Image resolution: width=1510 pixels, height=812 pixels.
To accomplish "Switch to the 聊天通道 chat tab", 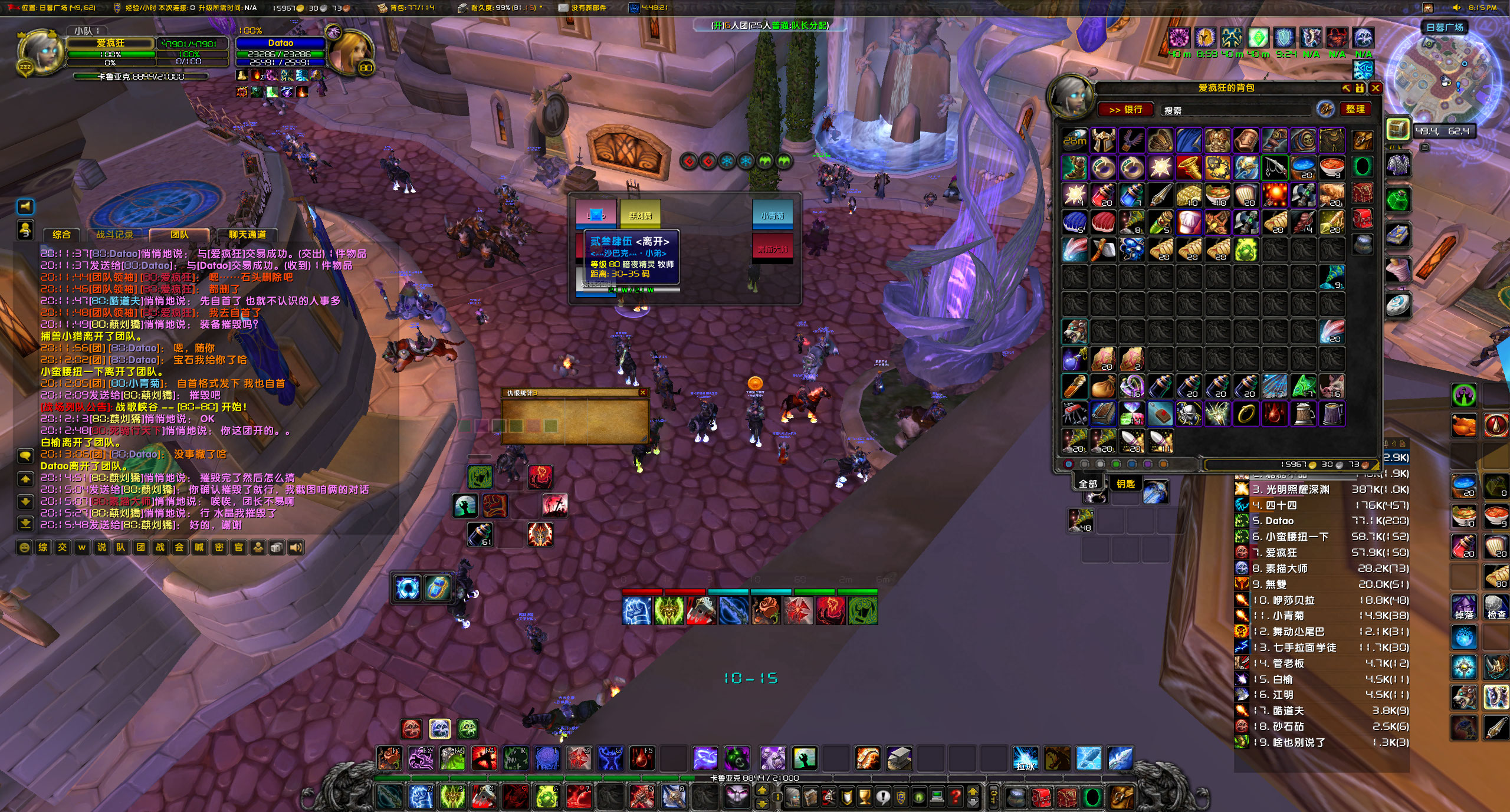I will [247, 234].
